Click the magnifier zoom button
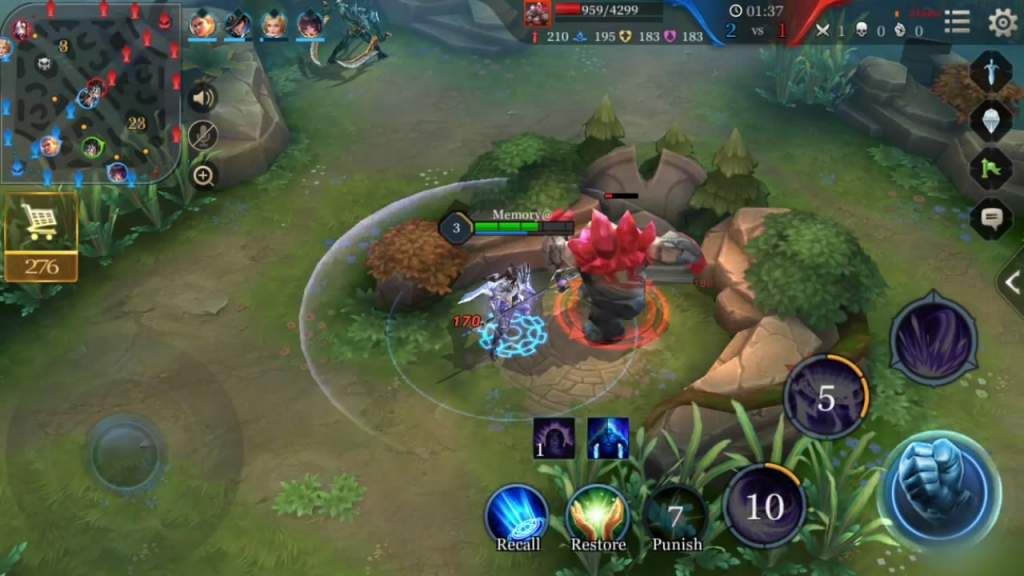 pos(203,176)
